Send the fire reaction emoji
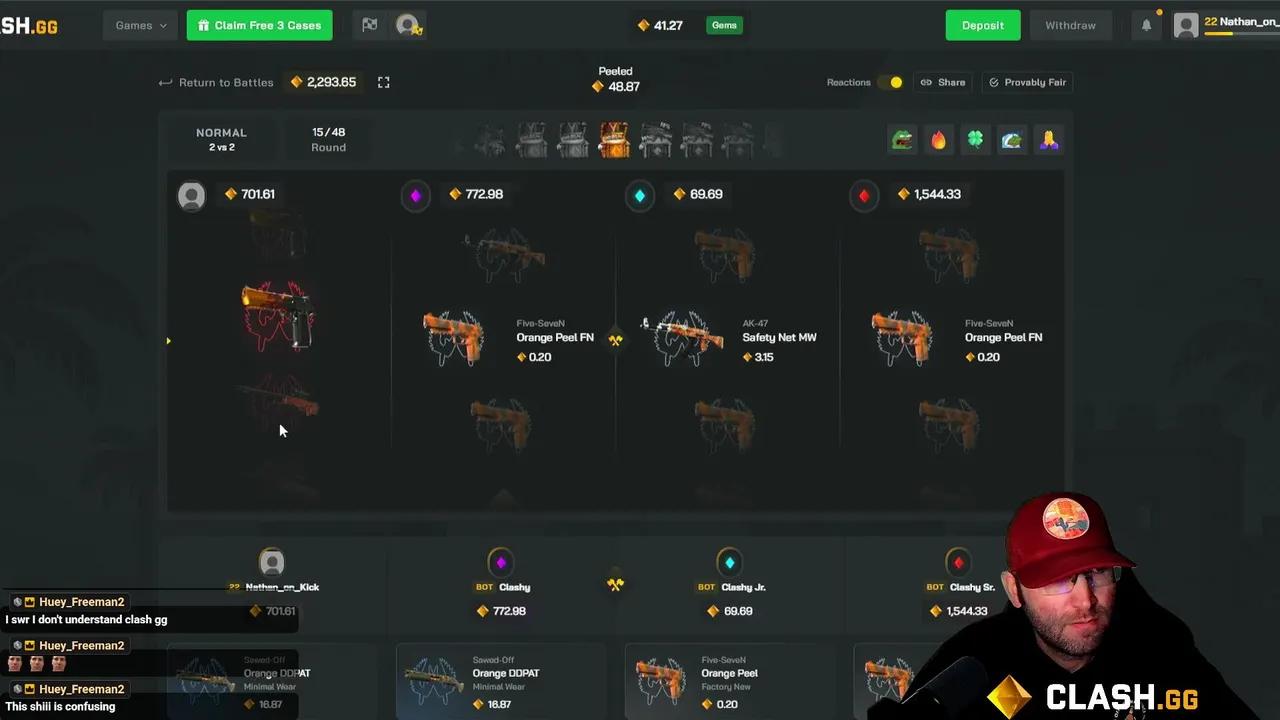Image resolution: width=1280 pixels, height=720 pixels. [x=938, y=139]
